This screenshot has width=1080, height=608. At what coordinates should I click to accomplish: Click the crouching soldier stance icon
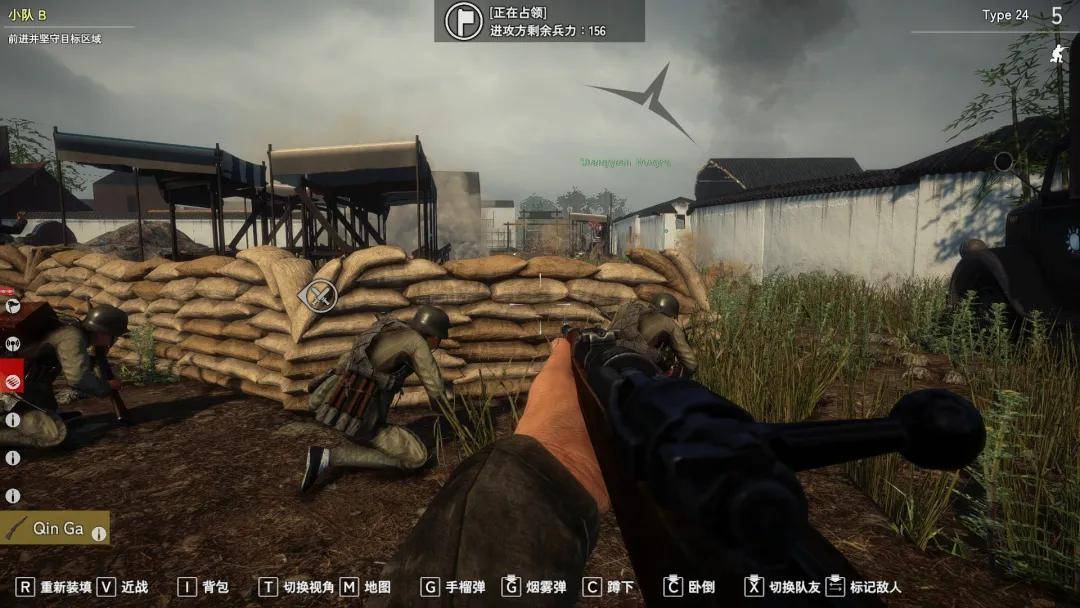point(1056,54)
